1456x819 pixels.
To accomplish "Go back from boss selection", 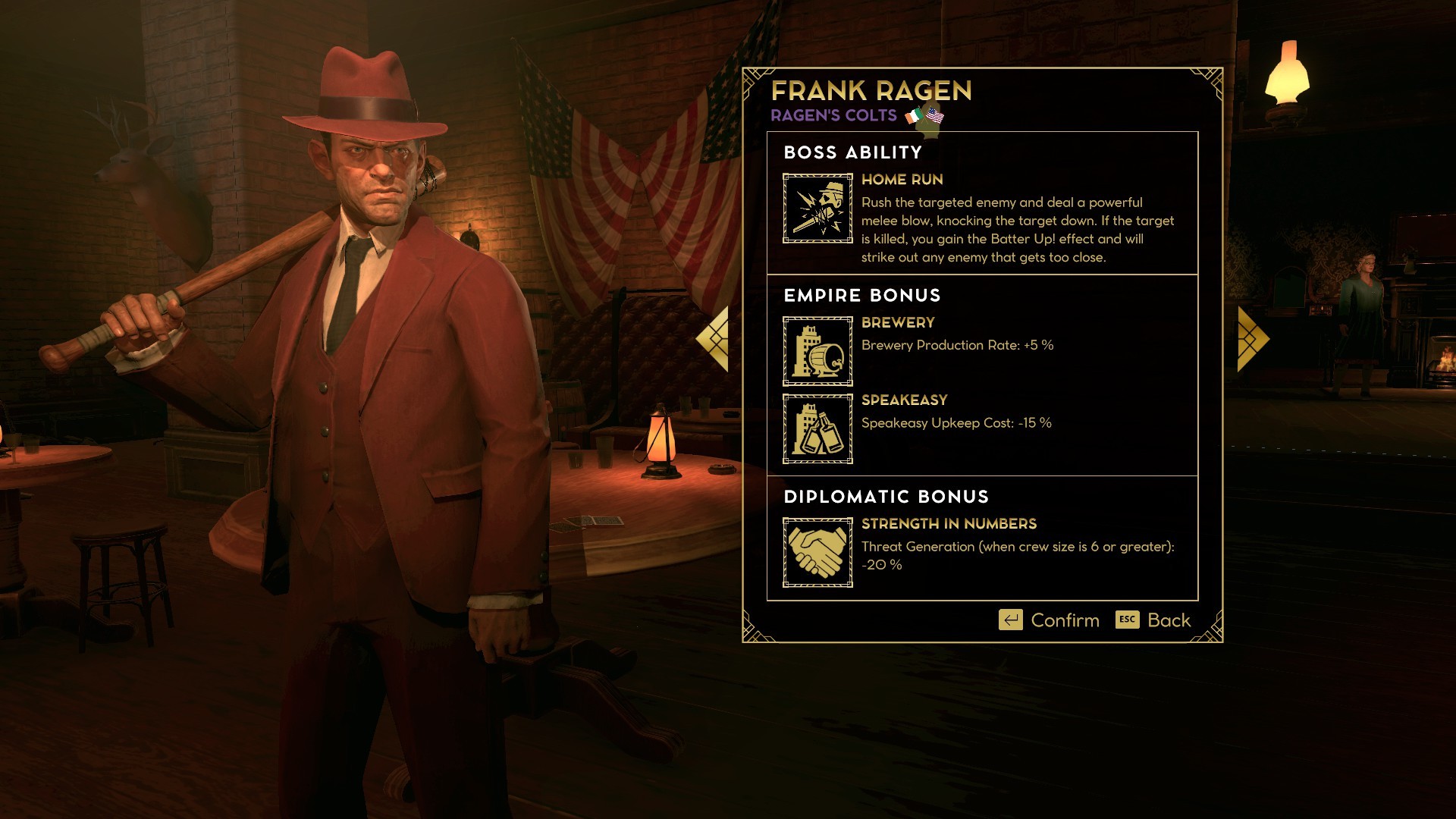I will pos(1153,620).
